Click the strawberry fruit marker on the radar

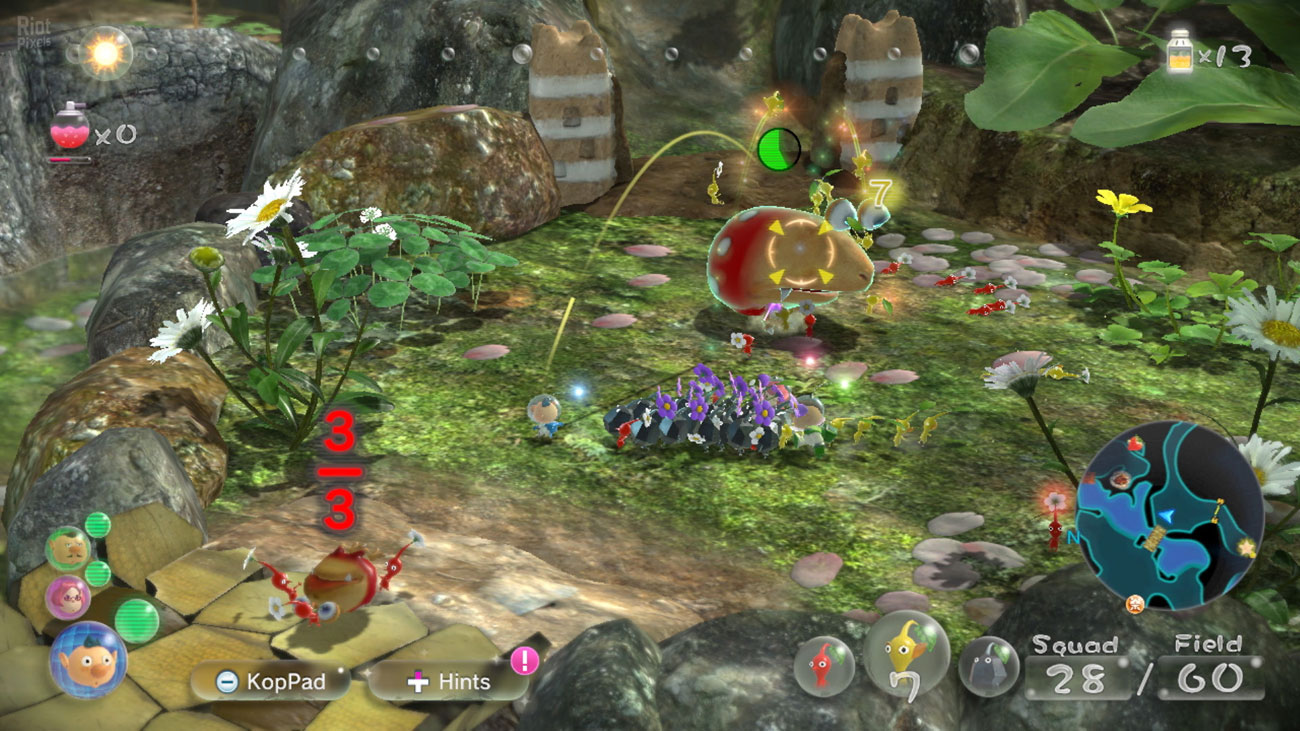[1135, 444]
